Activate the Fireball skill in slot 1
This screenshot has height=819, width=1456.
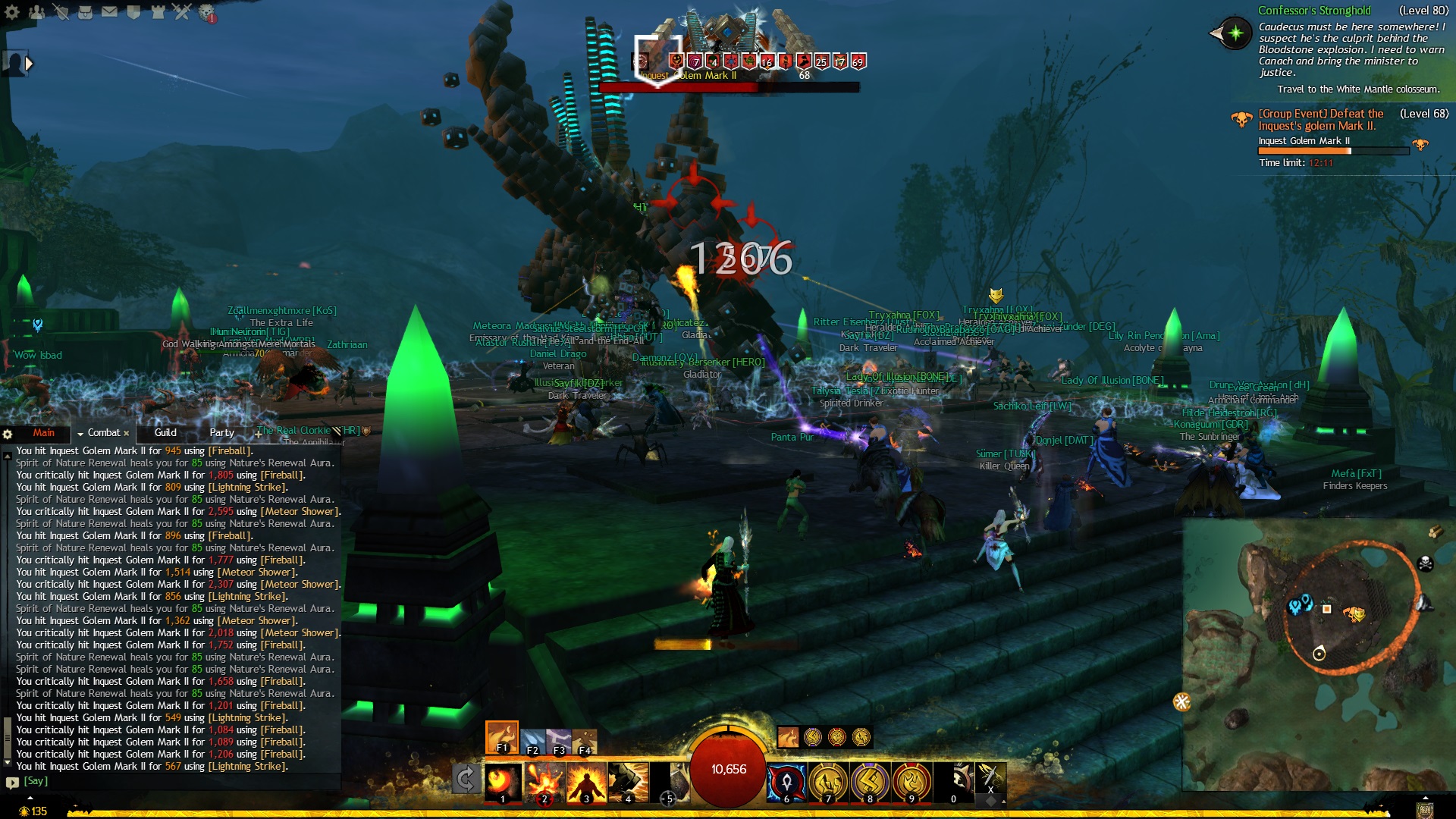[x=503, y=782]
